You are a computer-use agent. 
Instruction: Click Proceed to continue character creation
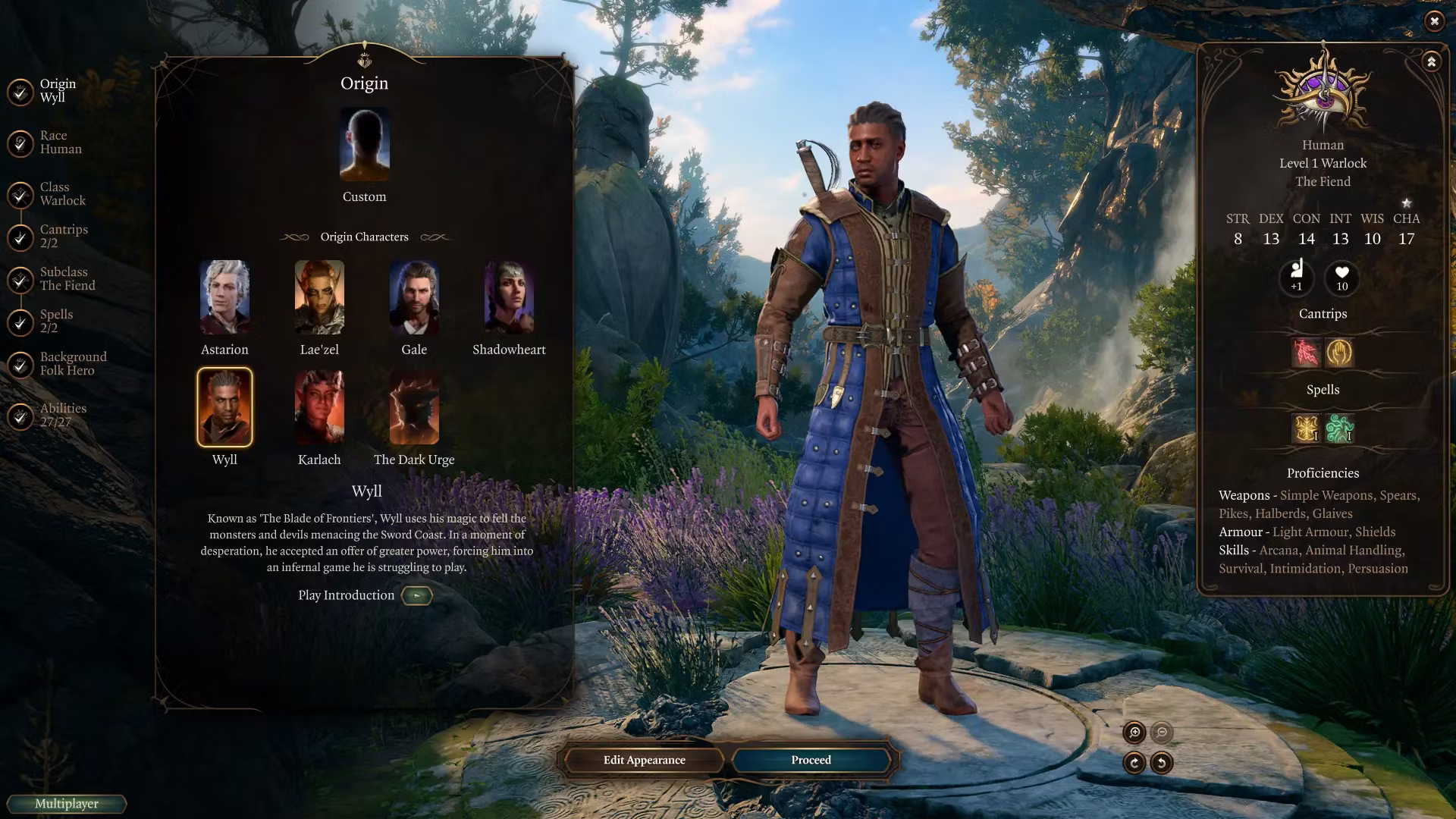811,760
